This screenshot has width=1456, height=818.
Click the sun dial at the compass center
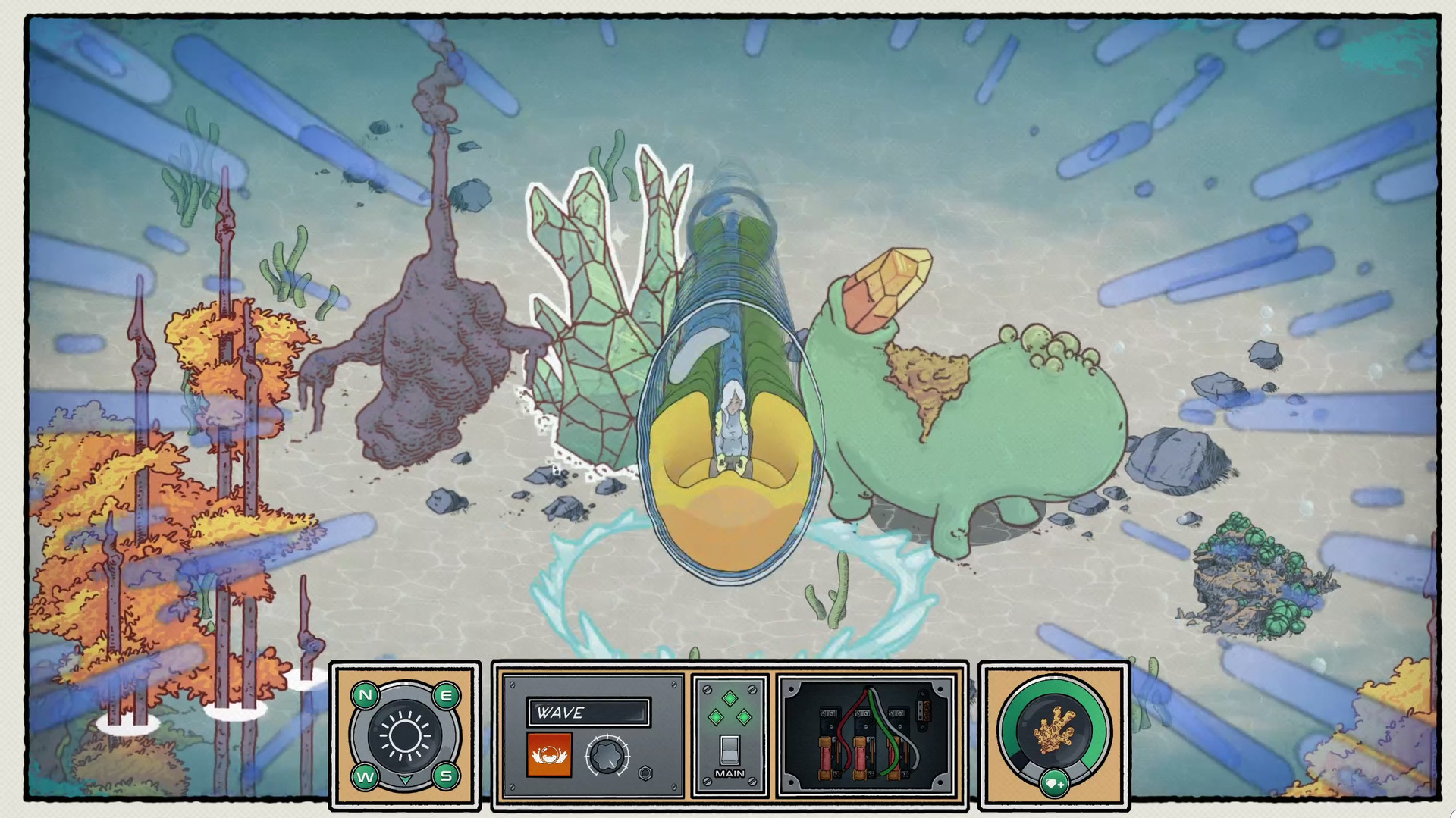405,734
